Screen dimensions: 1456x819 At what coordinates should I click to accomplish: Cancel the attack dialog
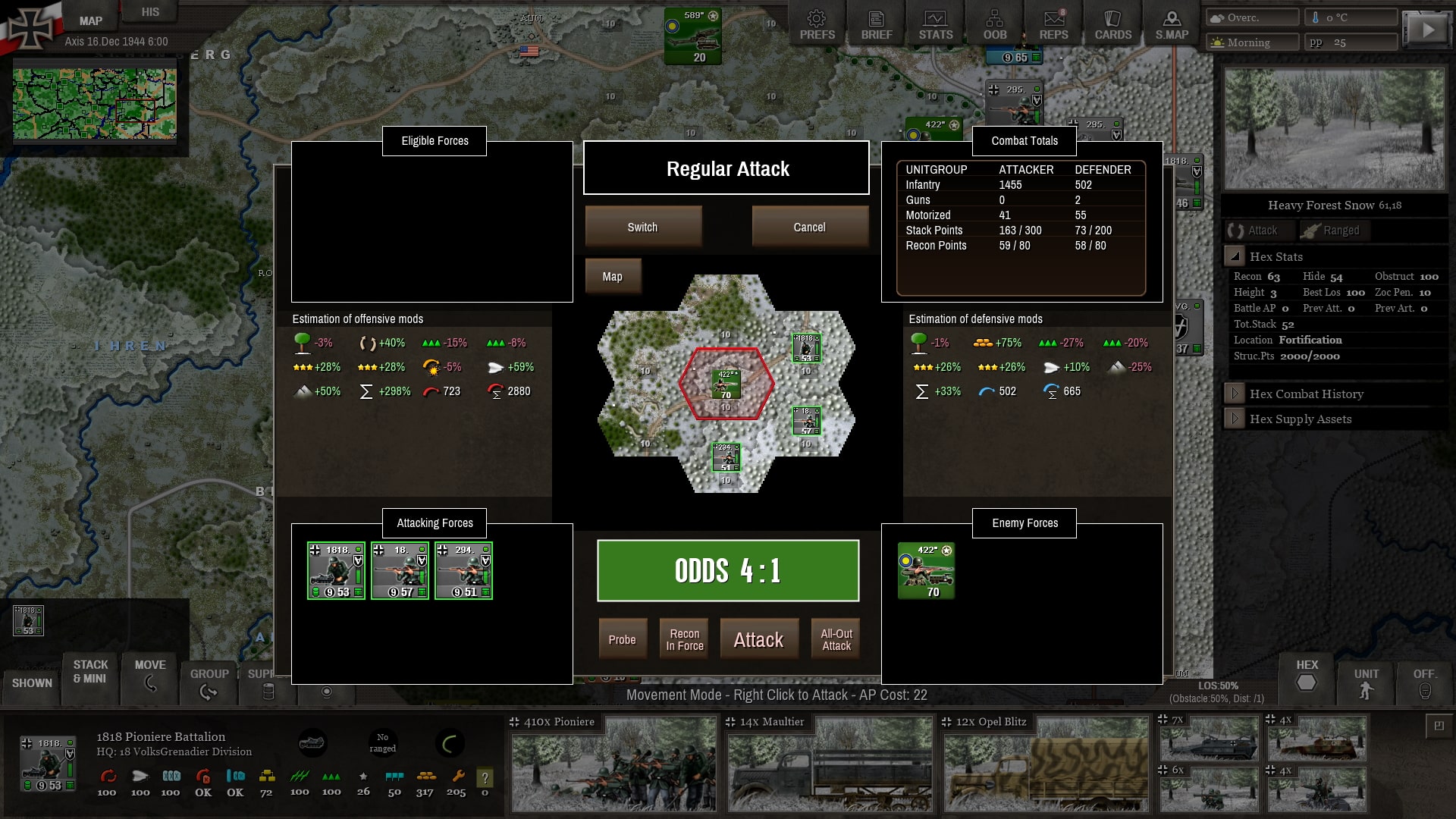pos(809,227)
